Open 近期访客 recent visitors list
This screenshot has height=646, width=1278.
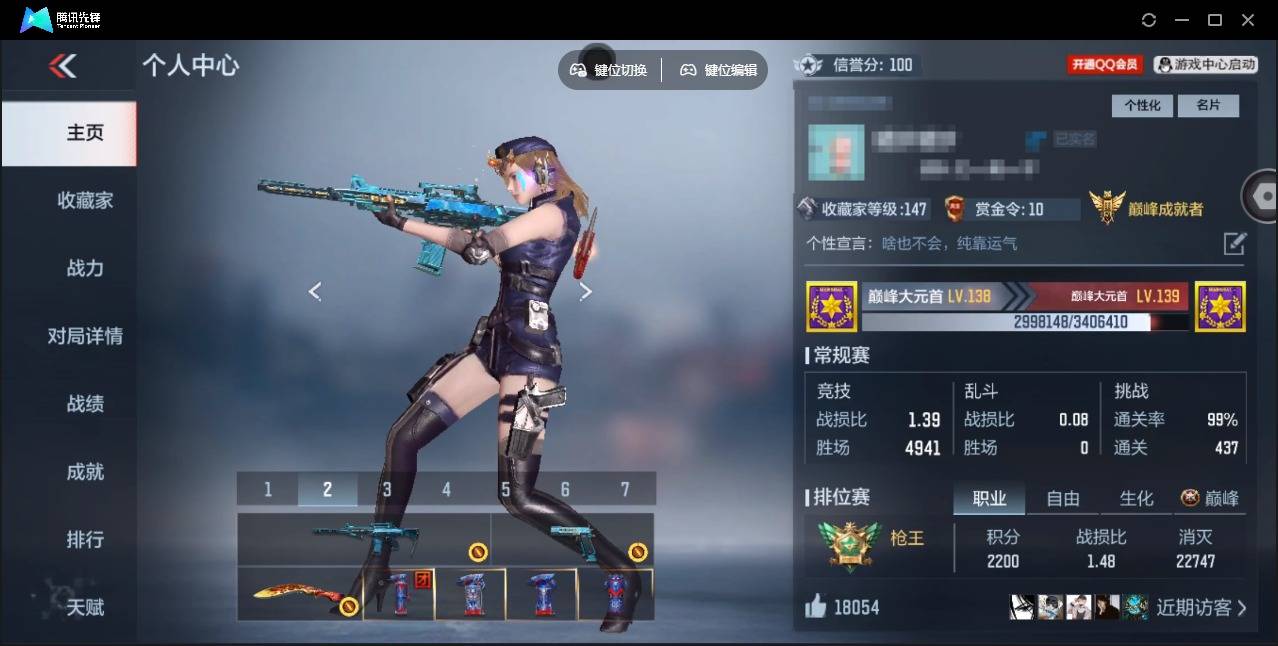[1201, 607]
